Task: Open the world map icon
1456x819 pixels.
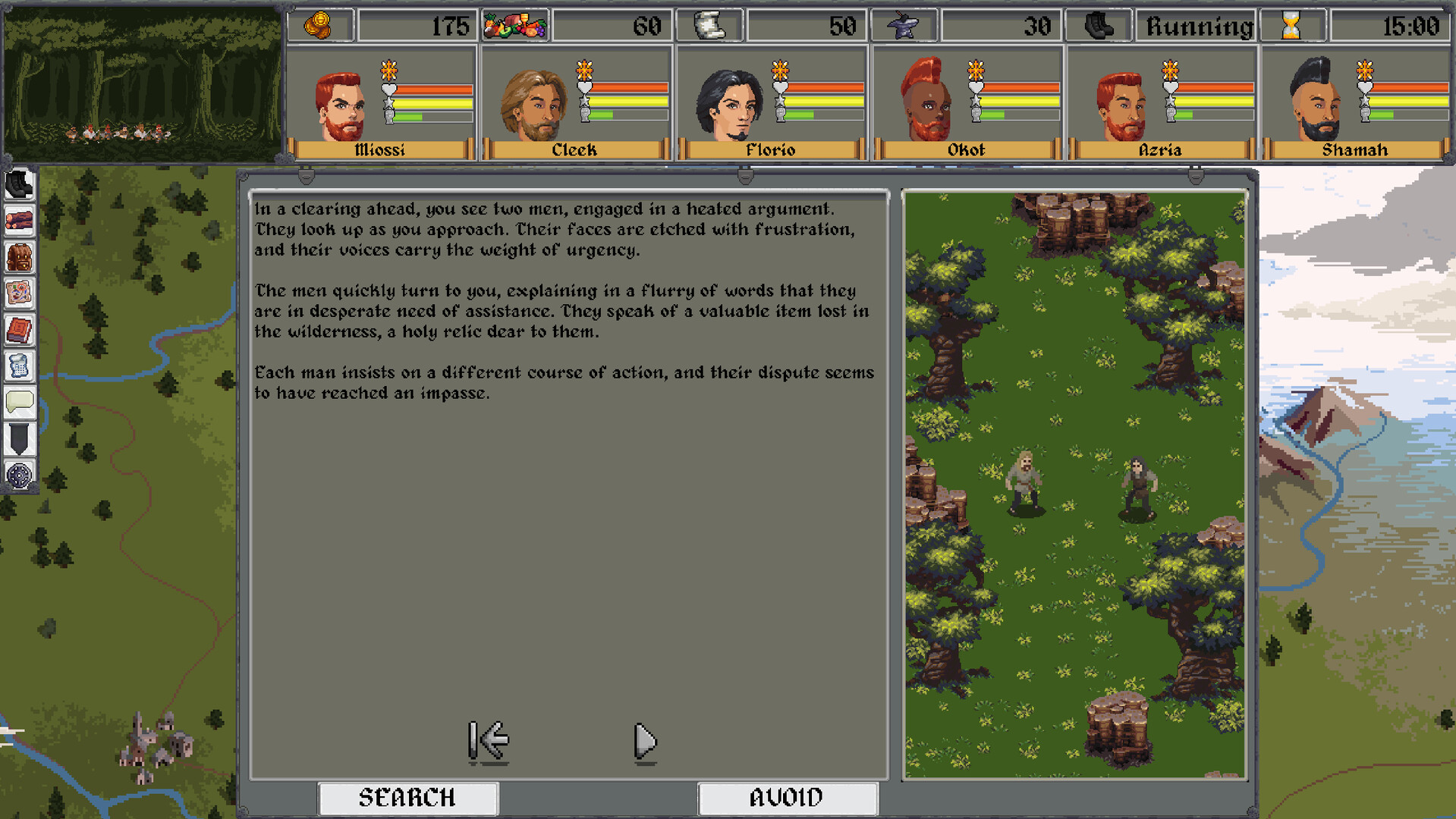Action: (x=19, y=293)
